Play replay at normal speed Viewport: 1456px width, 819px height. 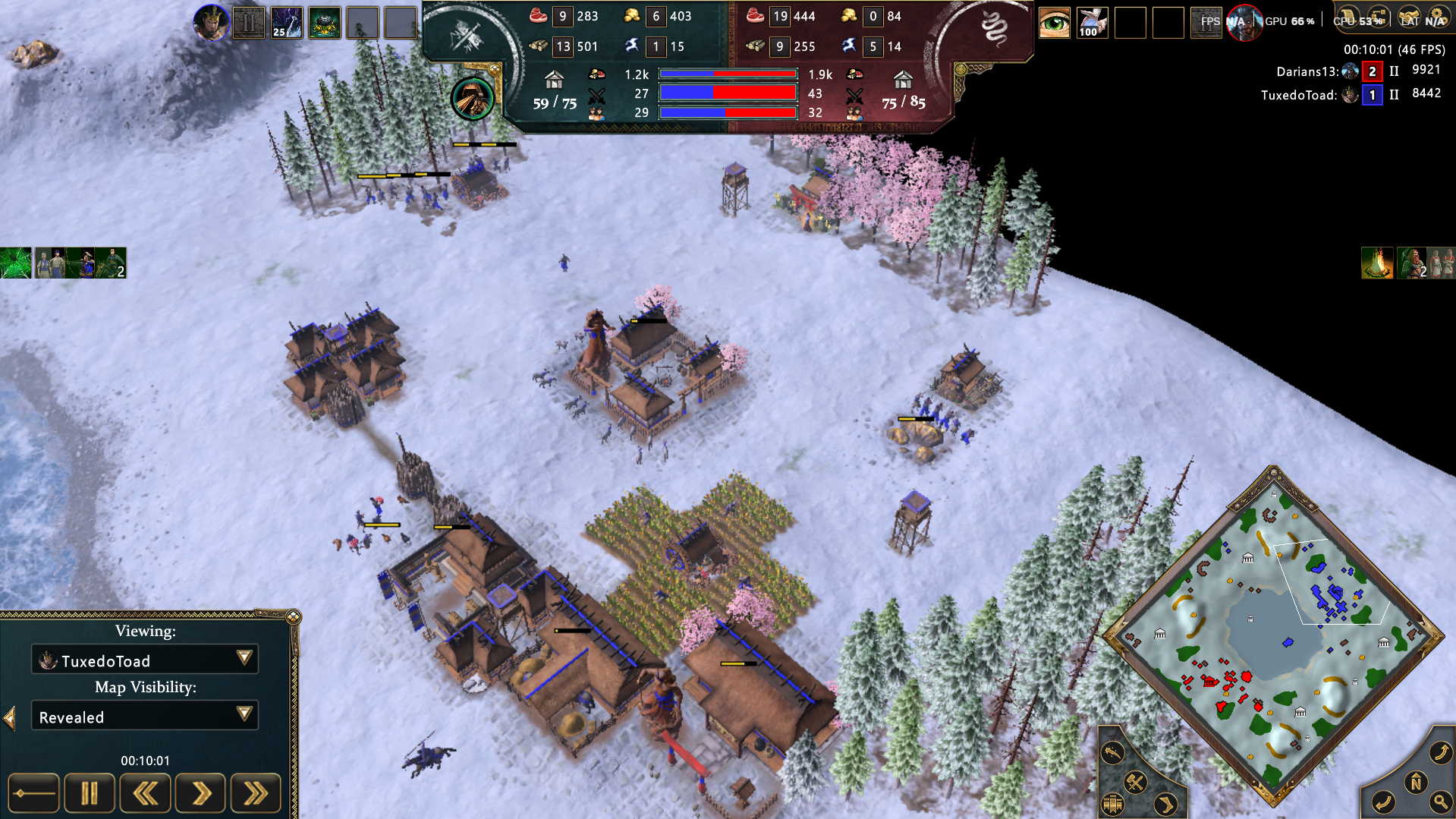pyautogui.click(x=200, y=794)
